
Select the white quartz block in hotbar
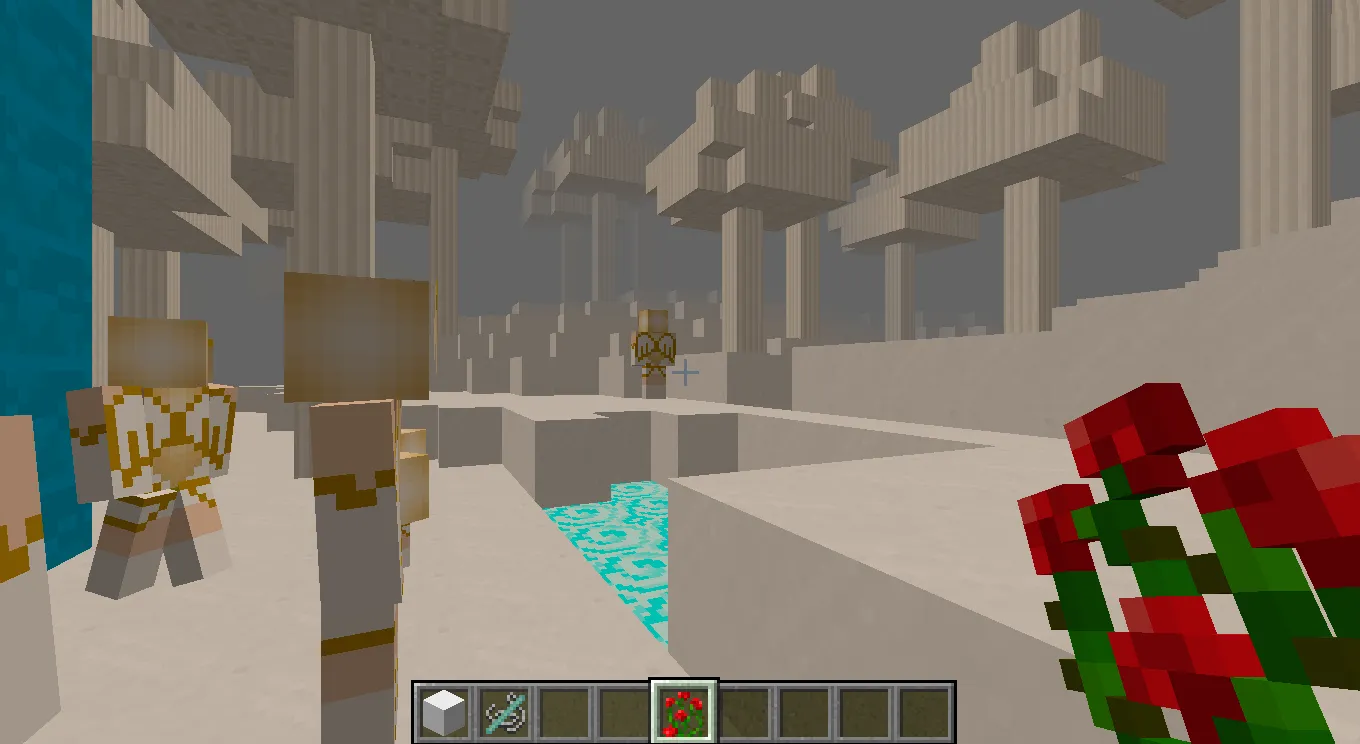pos(446,712)
